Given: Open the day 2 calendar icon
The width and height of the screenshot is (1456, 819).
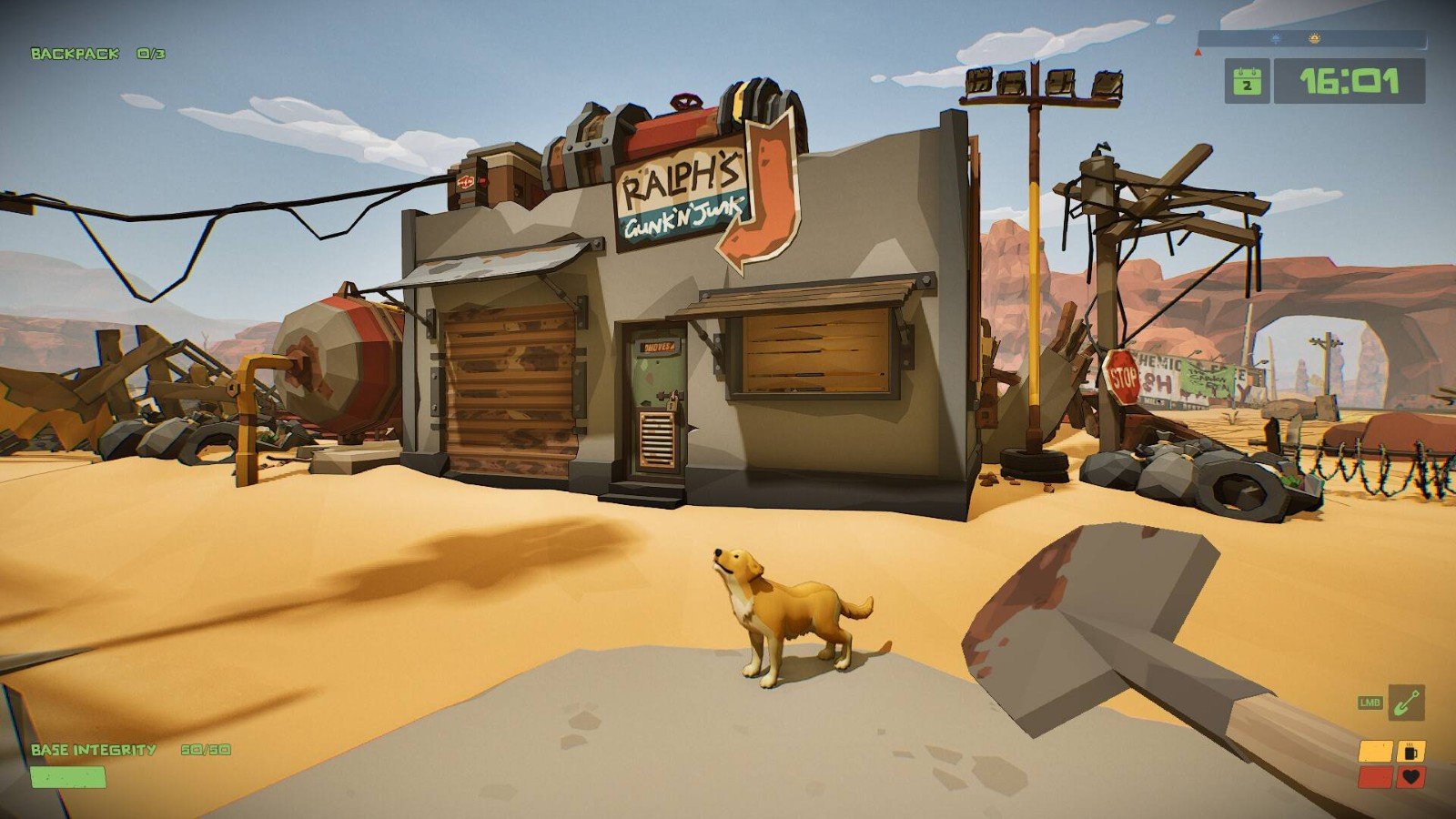Looking at the screenshot, I should pos(1247,82).
